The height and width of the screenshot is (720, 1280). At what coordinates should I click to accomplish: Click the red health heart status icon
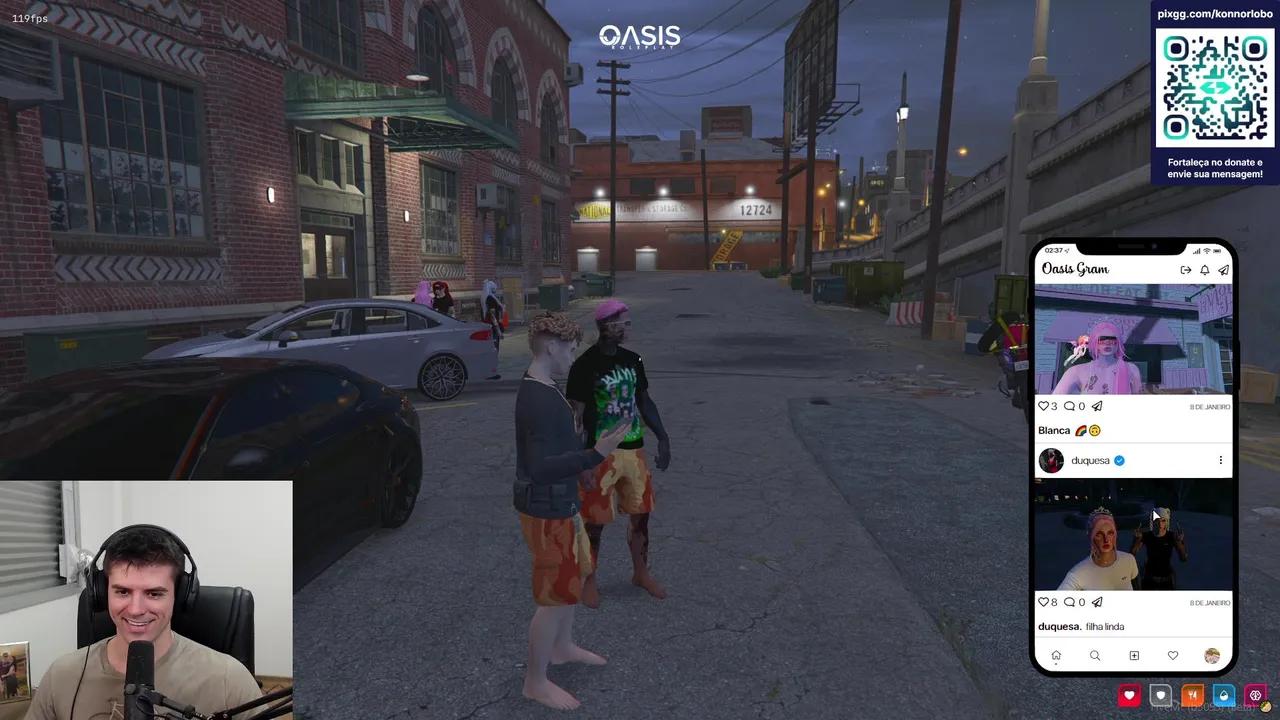click(x=1129, y=694)
